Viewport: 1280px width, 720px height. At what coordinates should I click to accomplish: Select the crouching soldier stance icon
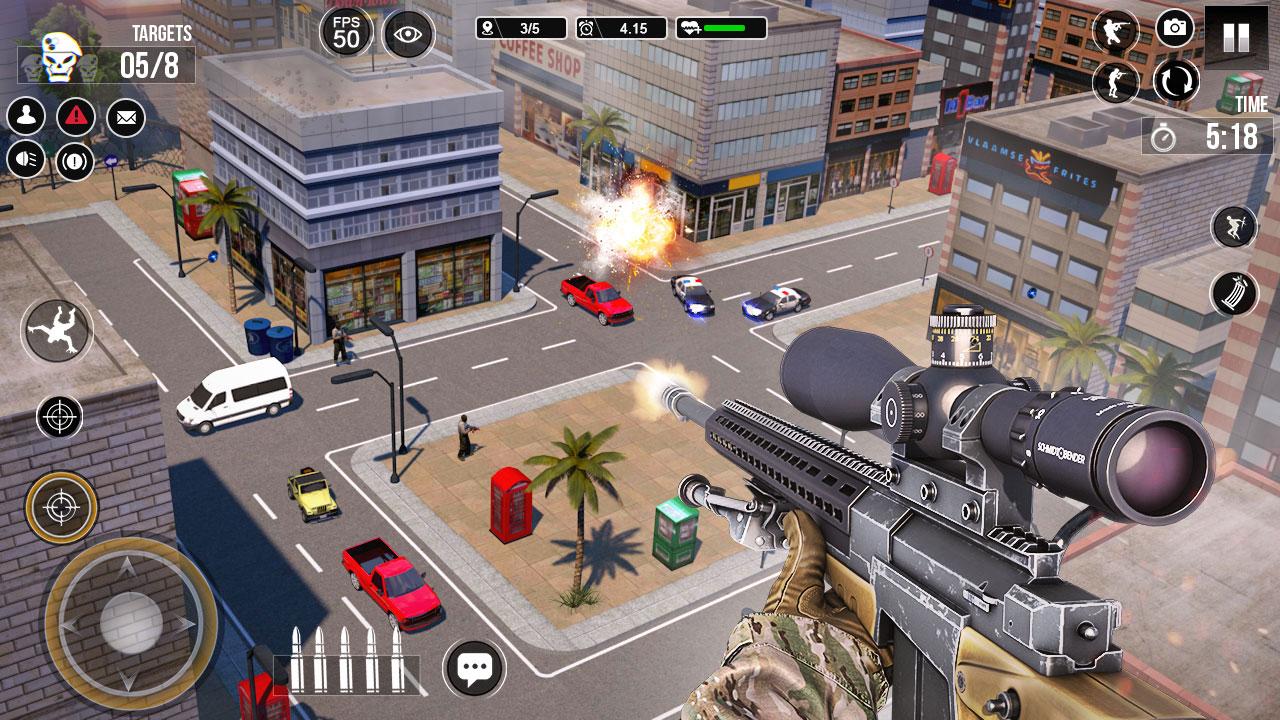point(1116,30)
